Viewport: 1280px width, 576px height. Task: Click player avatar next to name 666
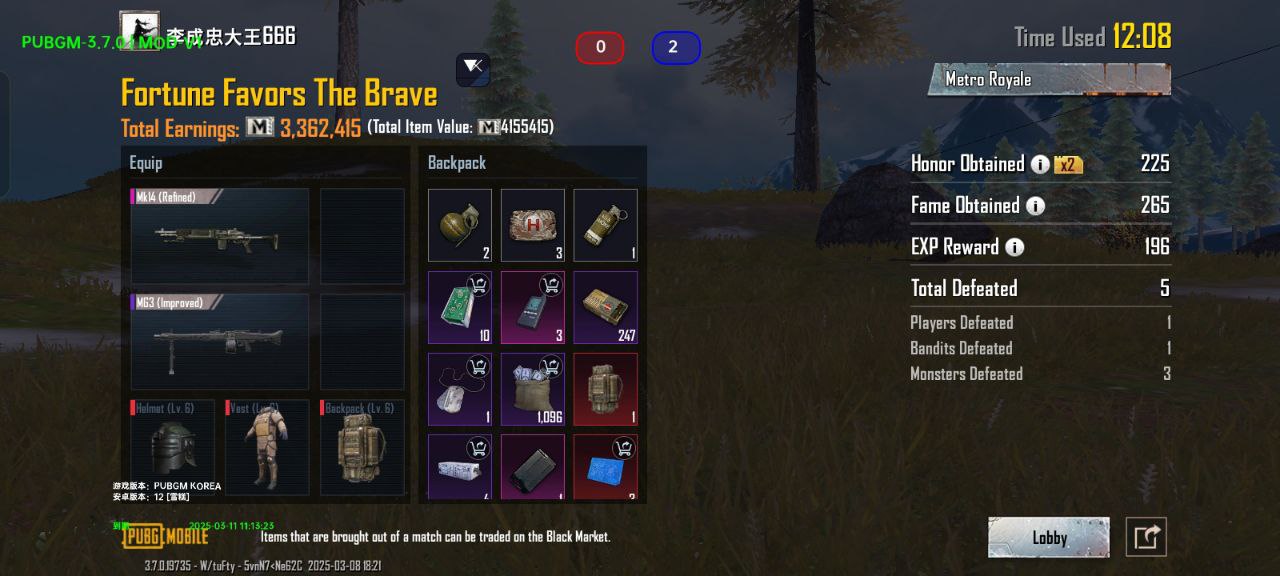pyautogui.click(x=139, y=30)
